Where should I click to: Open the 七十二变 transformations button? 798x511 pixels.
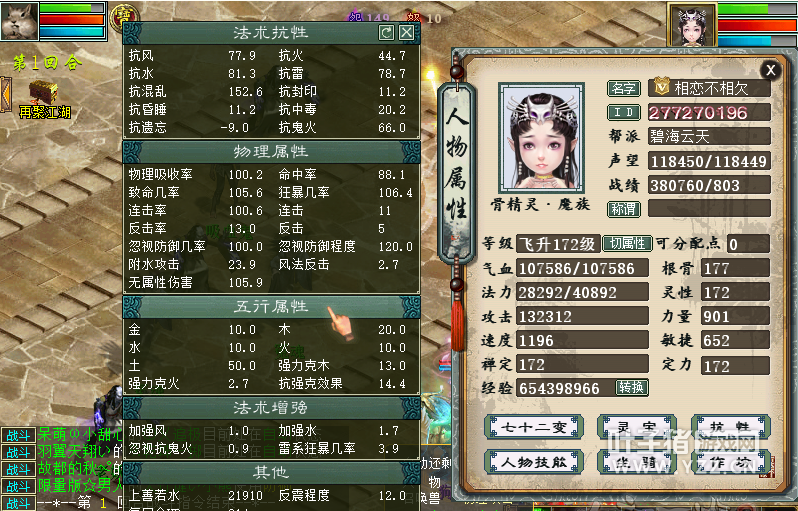tap(533, 427)
